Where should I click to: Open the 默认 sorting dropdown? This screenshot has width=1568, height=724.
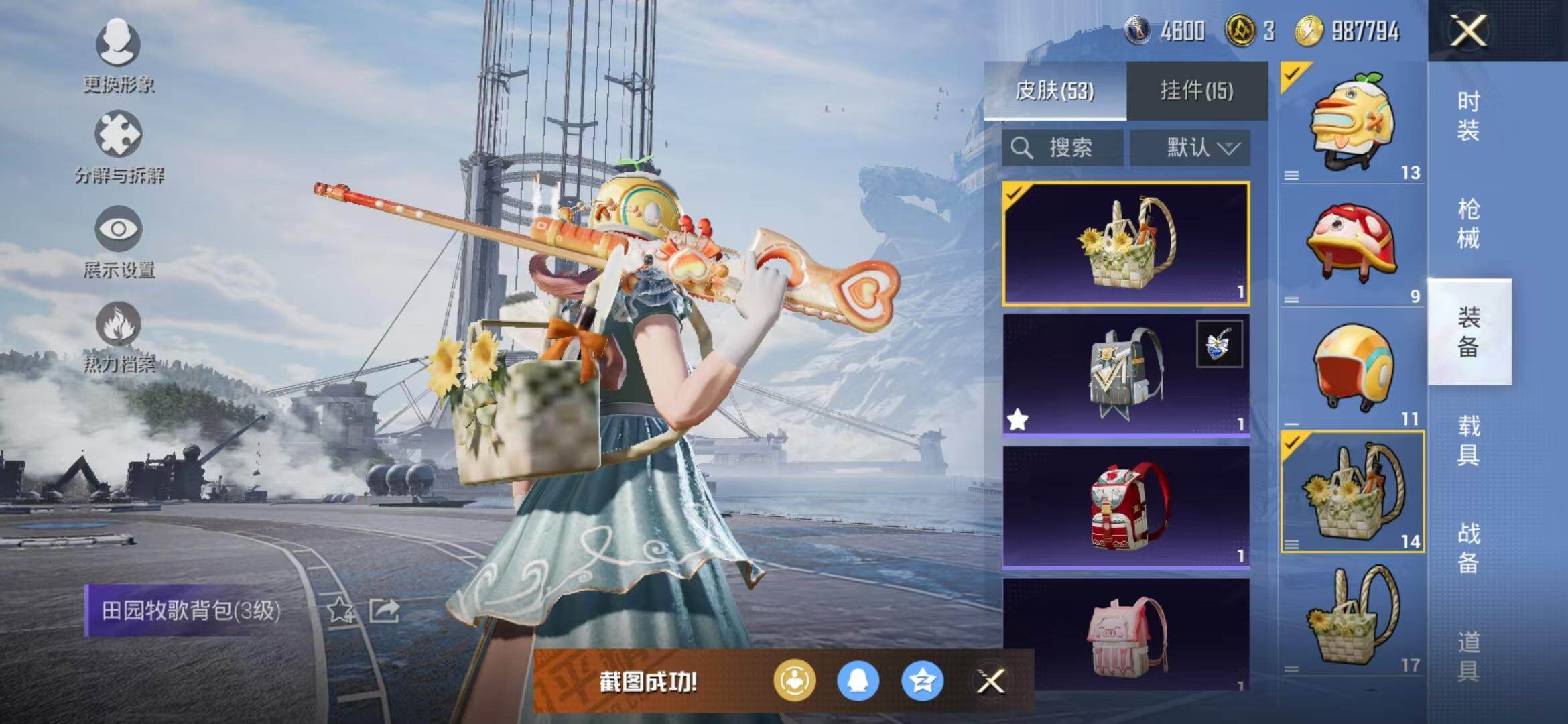[x=1190, y=147]
